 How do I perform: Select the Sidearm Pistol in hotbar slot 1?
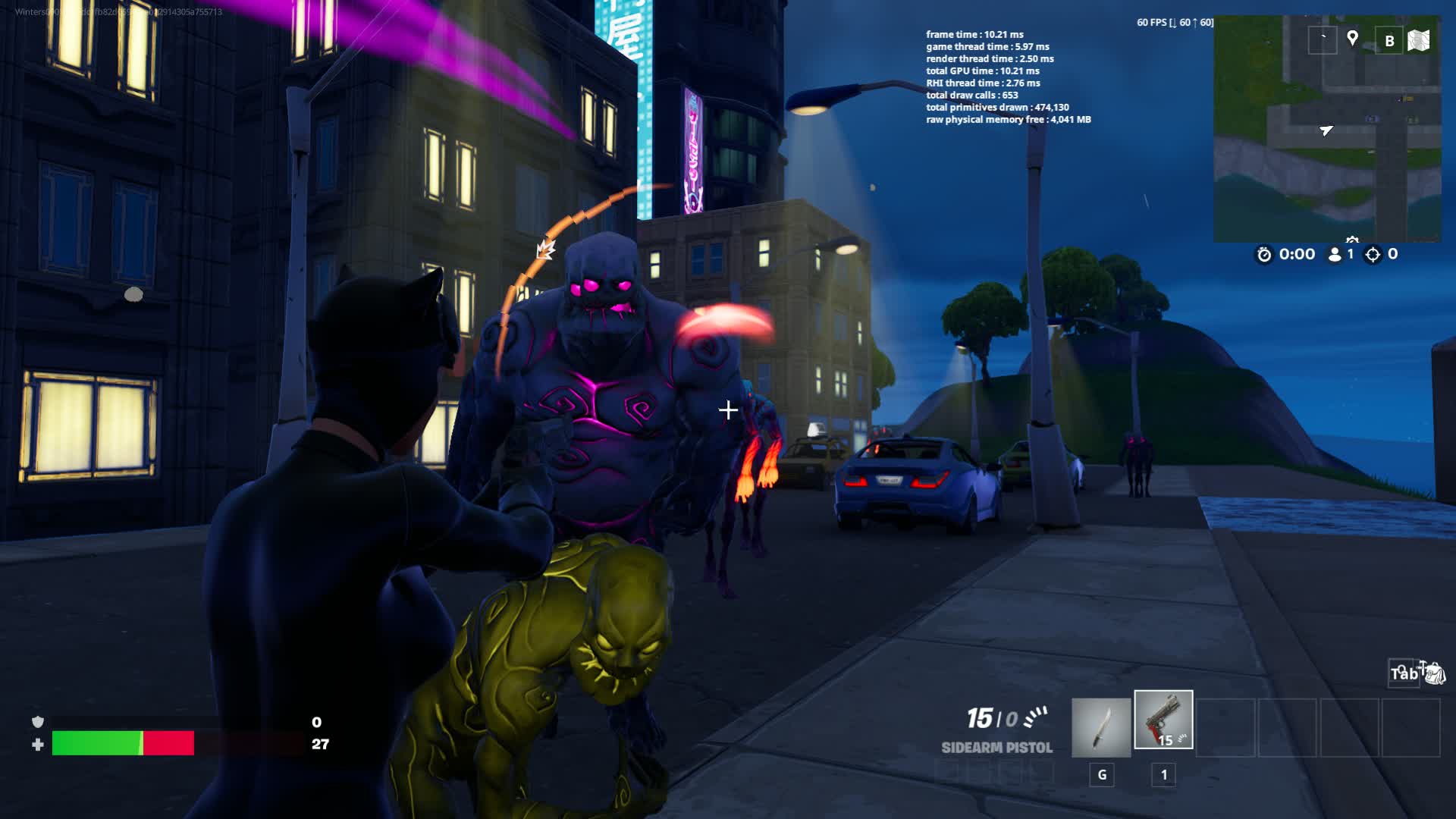click(x=1166, y=720)
